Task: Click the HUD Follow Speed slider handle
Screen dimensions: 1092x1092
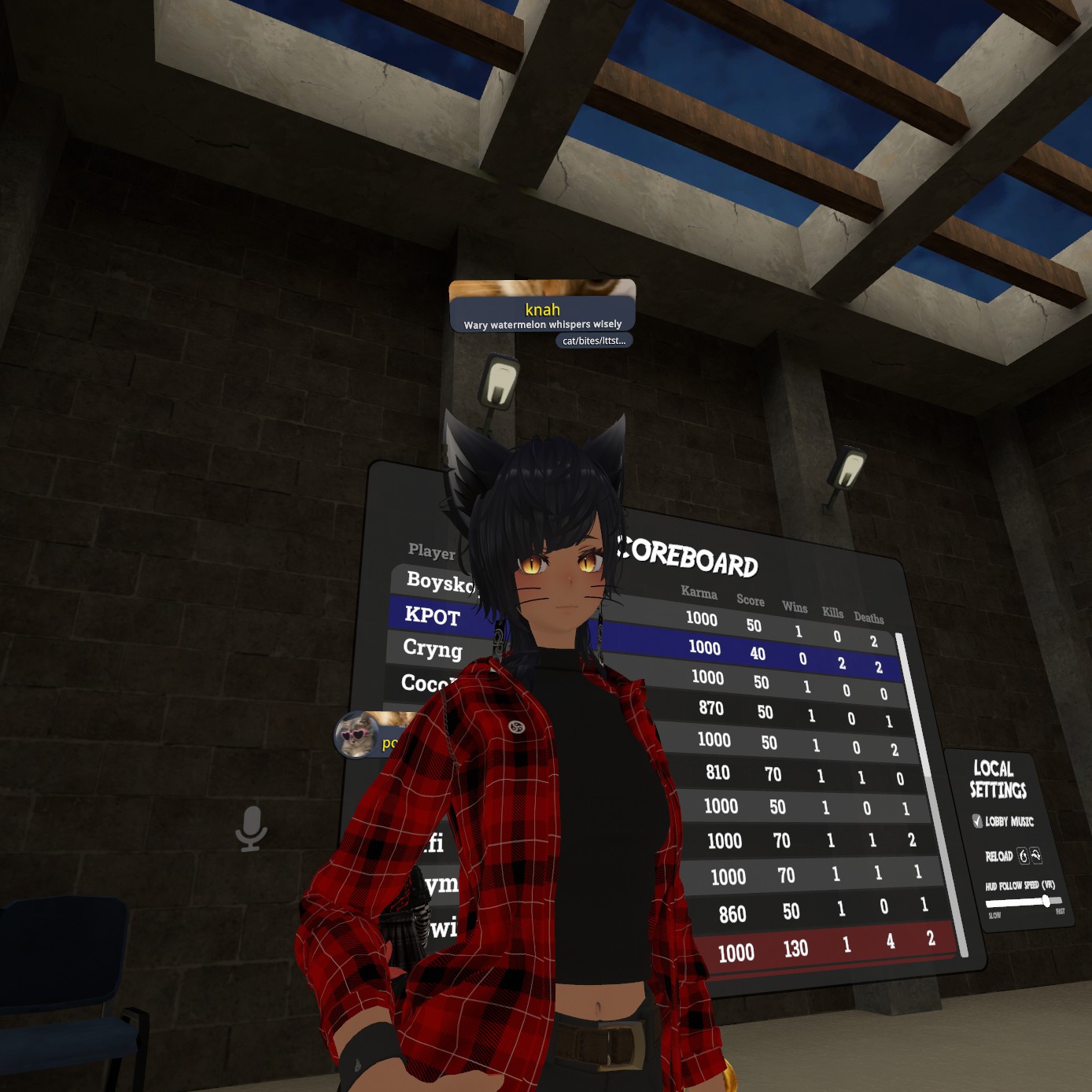Action: (x=1046, y=902)
